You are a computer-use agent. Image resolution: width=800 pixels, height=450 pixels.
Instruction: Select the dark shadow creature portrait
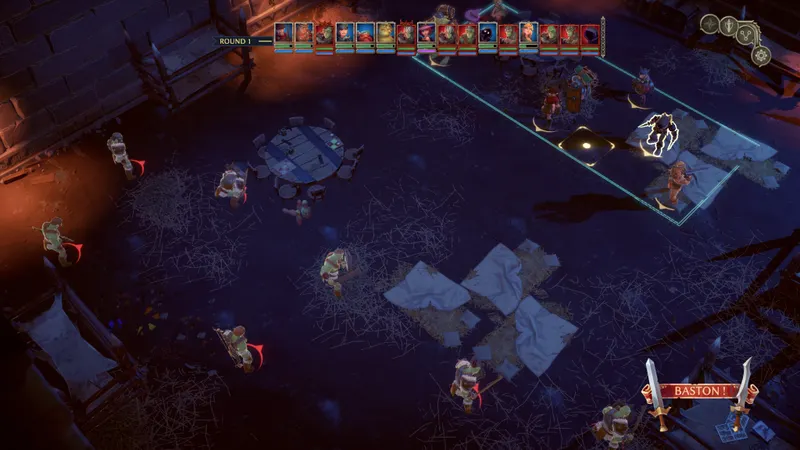pyautogui.click(x=488, y=35)
